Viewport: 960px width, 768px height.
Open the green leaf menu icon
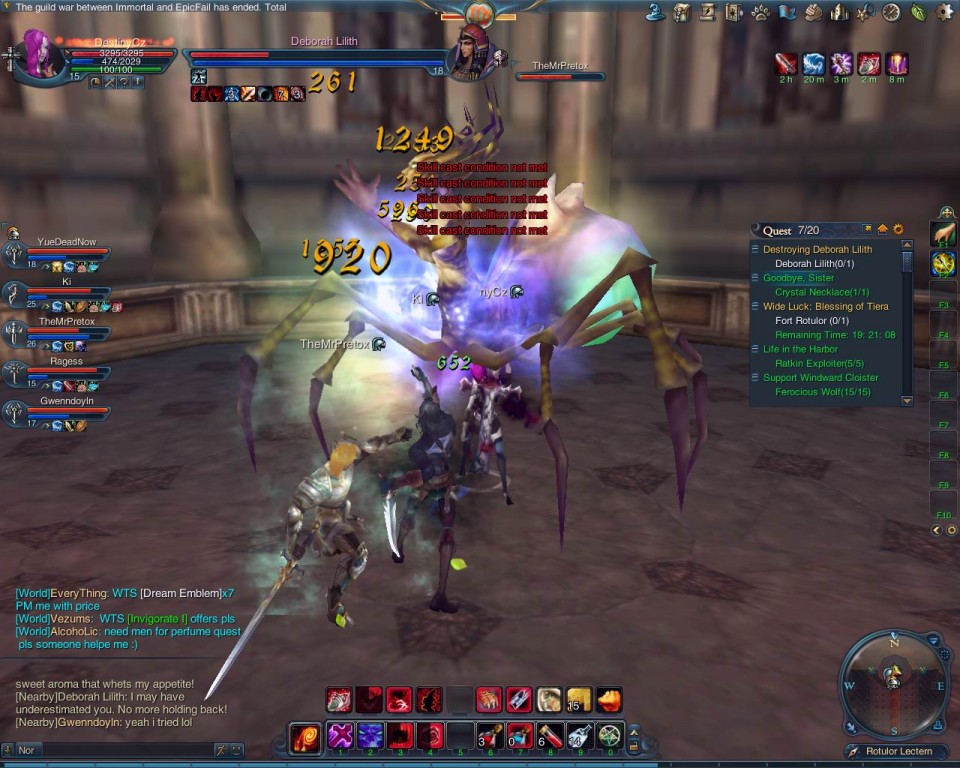tap(918, 12)
